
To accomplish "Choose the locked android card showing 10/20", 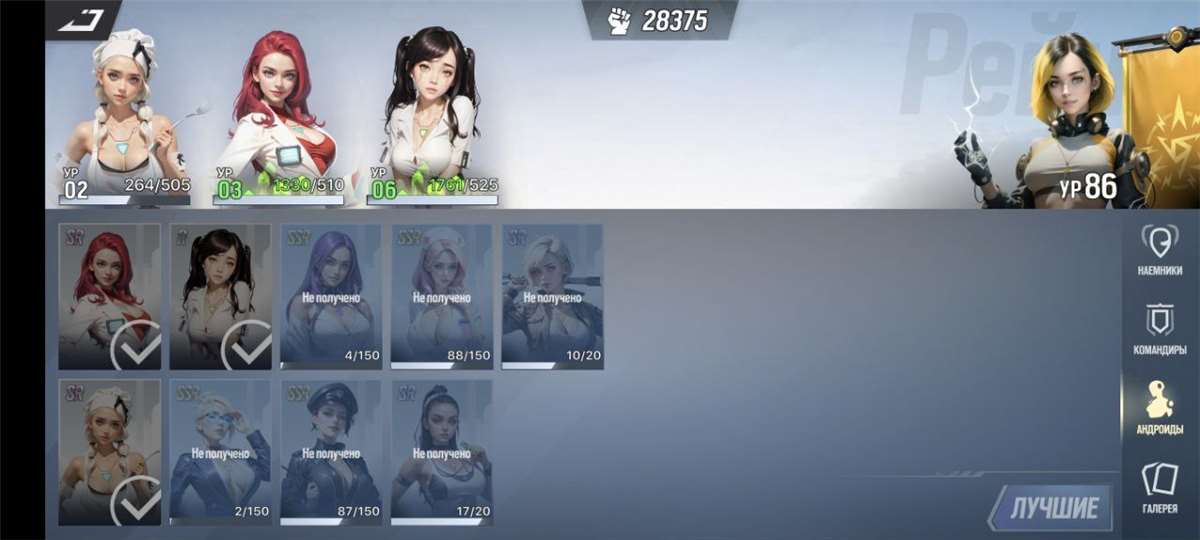I will click(552, 297).
